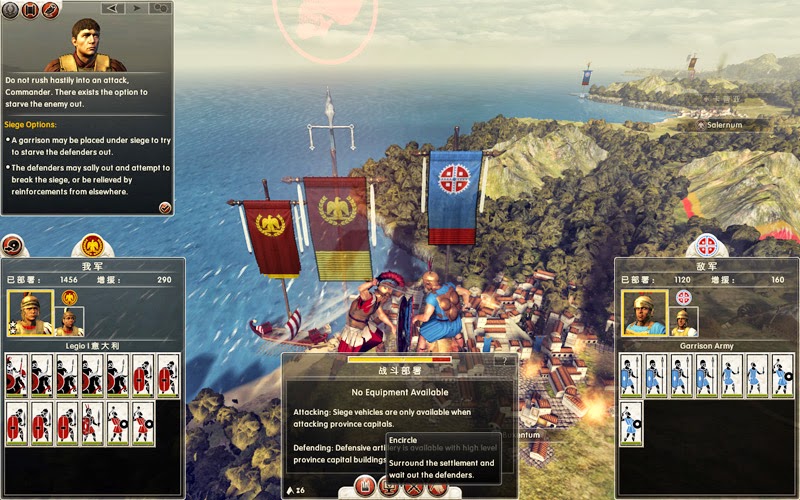Select the enemy Garrison Army commander portrait

[643, 313]
